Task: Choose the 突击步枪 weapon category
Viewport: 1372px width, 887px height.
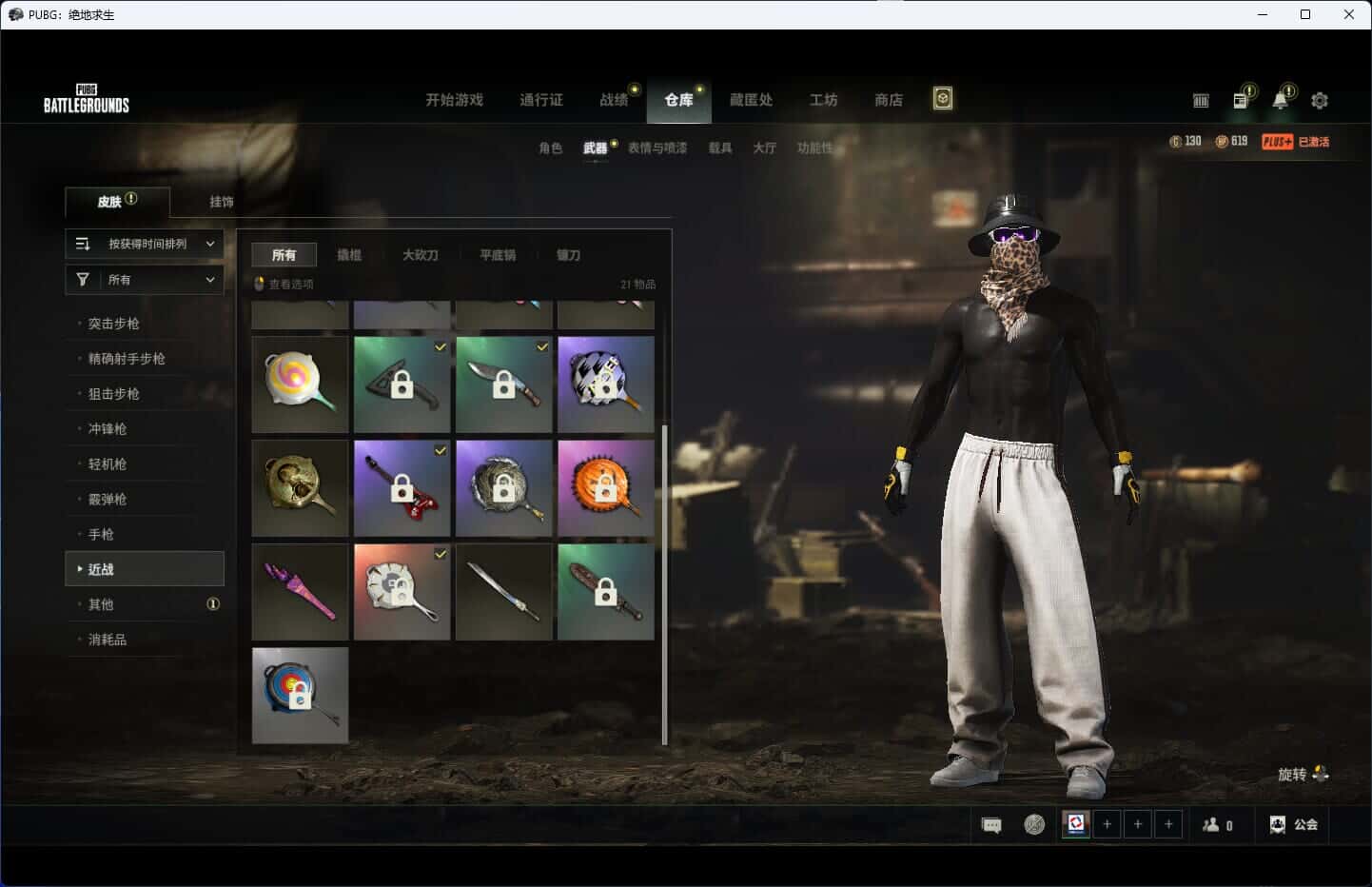Action: [x=114, y=324]
